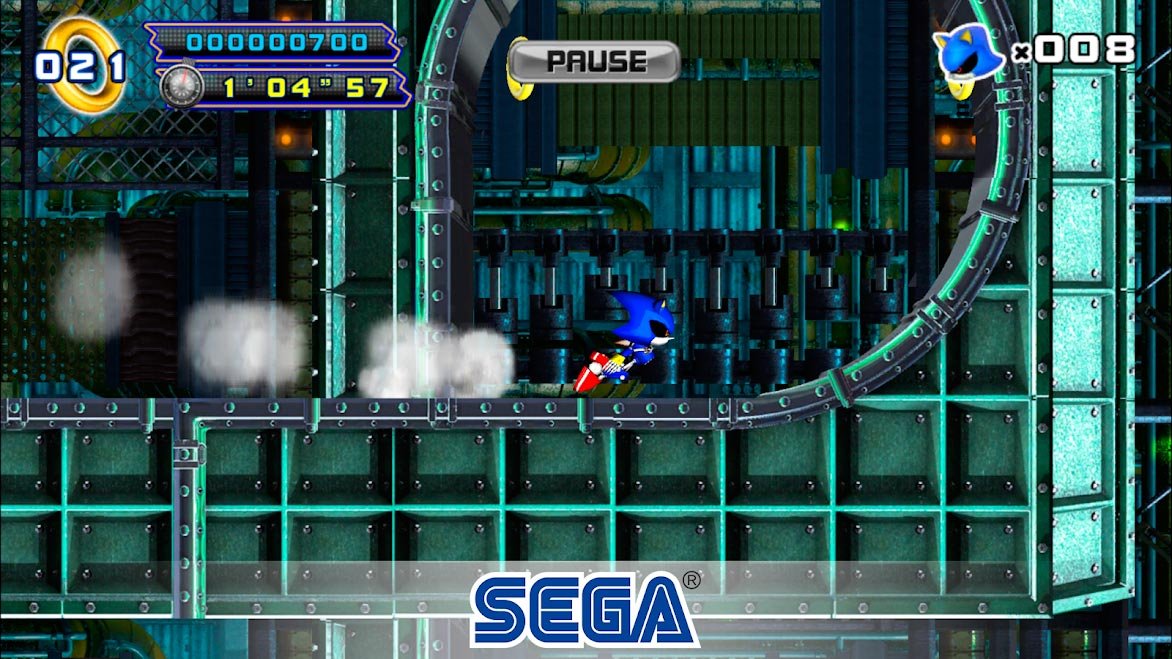Tap the PAUSE button
Screen dimensions: 1172x659
click(594, 62)
